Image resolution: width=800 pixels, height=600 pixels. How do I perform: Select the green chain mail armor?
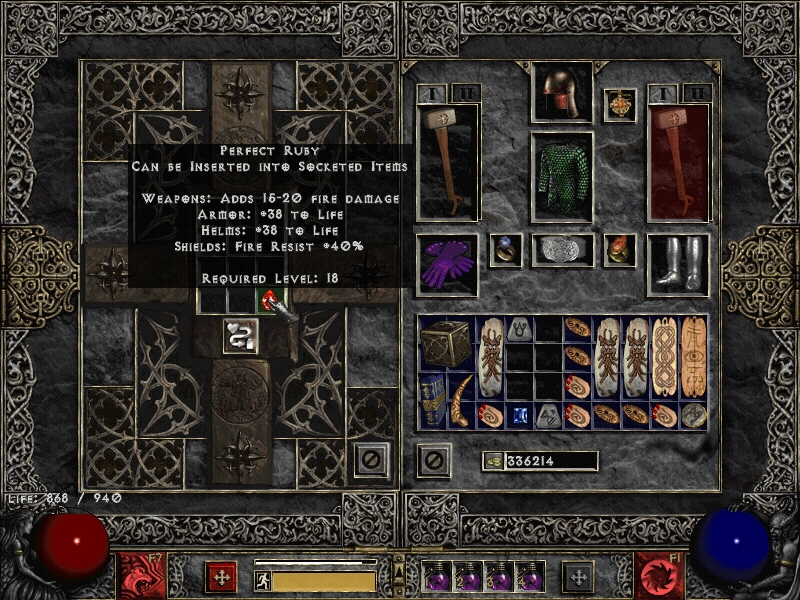pyautogui.click(x=561, y=175)
